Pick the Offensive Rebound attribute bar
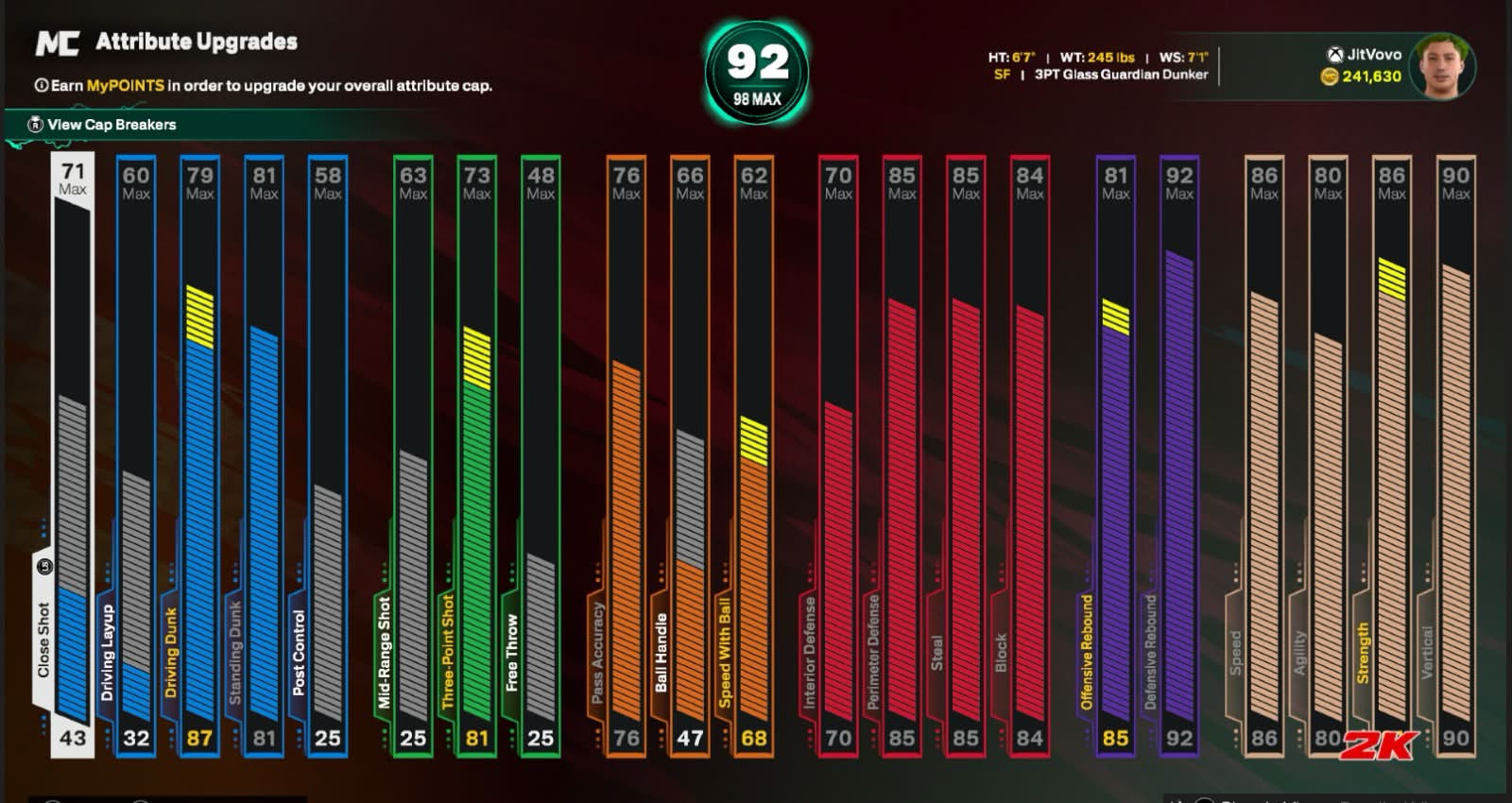Image resolution: width=1512 pixels, height=803 pixels. [x=1115, y=453]
